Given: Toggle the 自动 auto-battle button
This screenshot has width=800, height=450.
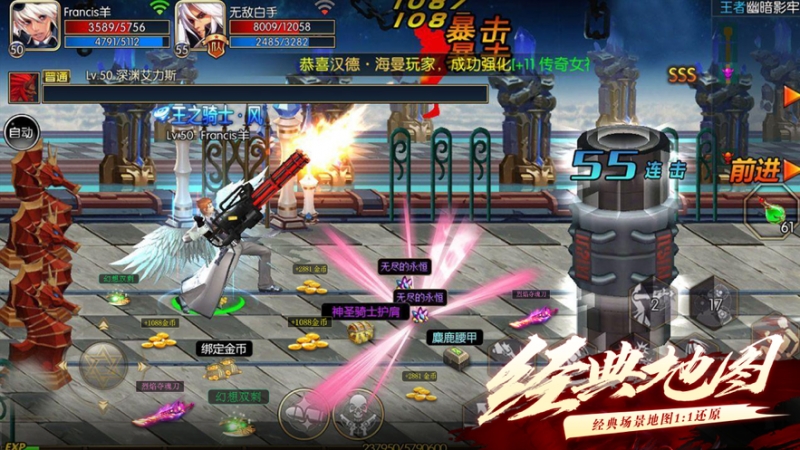Looking at the screenshot, I should 21,131.
